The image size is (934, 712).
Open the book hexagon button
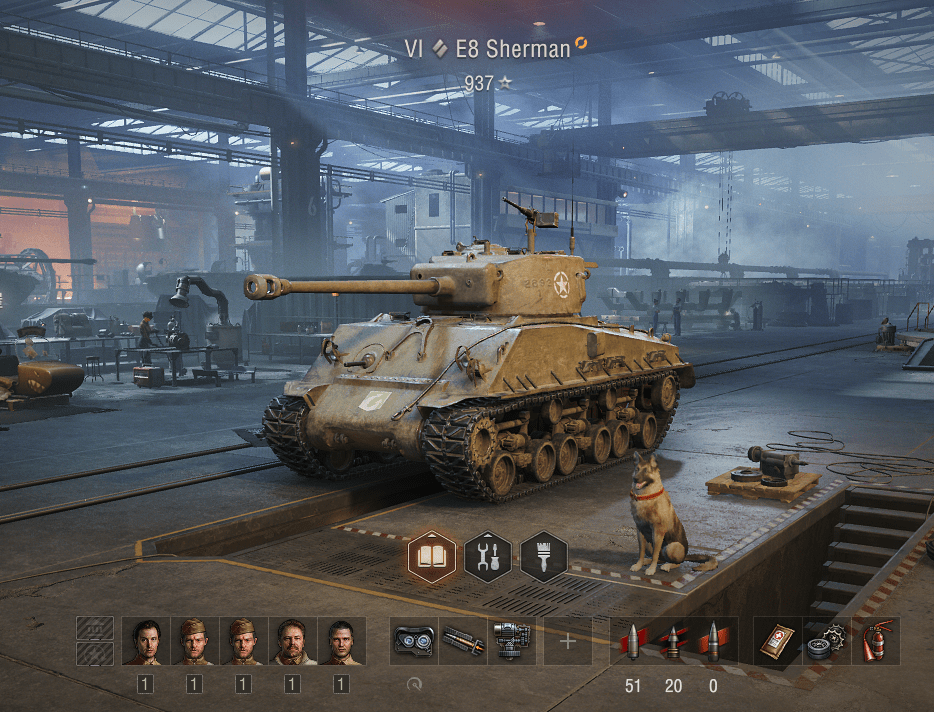(432, 556)
